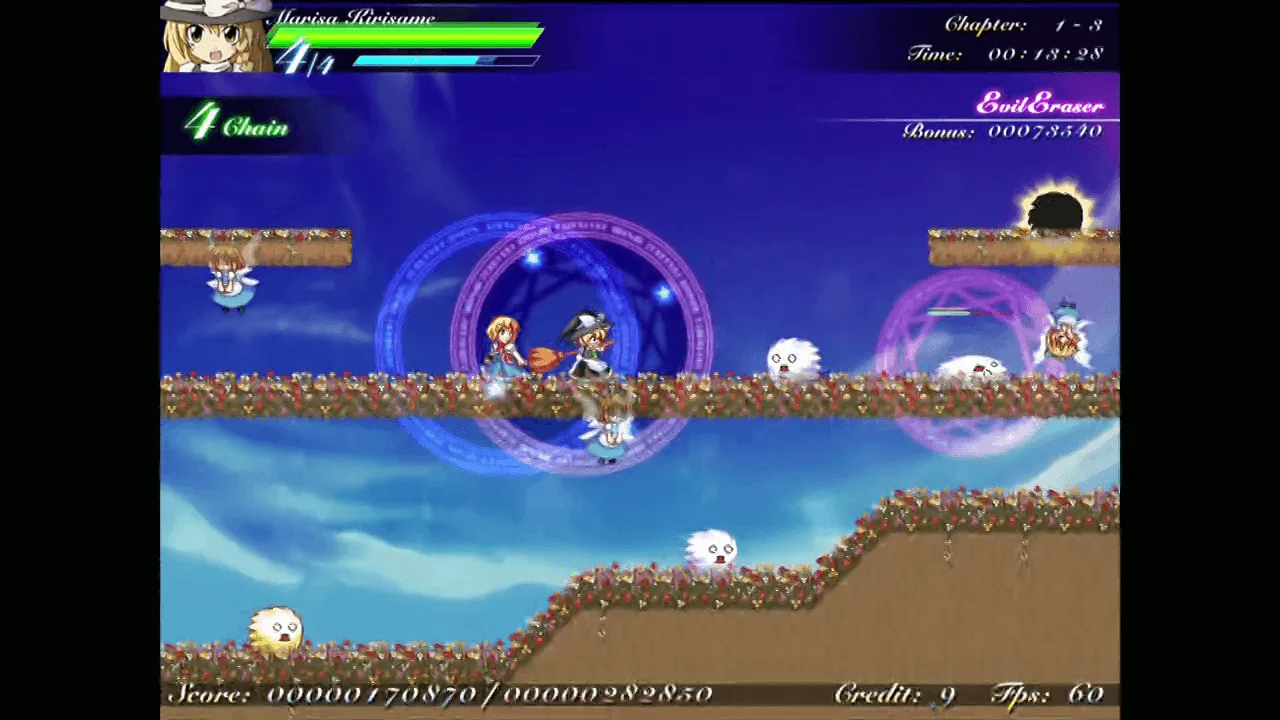Click the Alice doll on the upper-left platform

tap(230, 278)
